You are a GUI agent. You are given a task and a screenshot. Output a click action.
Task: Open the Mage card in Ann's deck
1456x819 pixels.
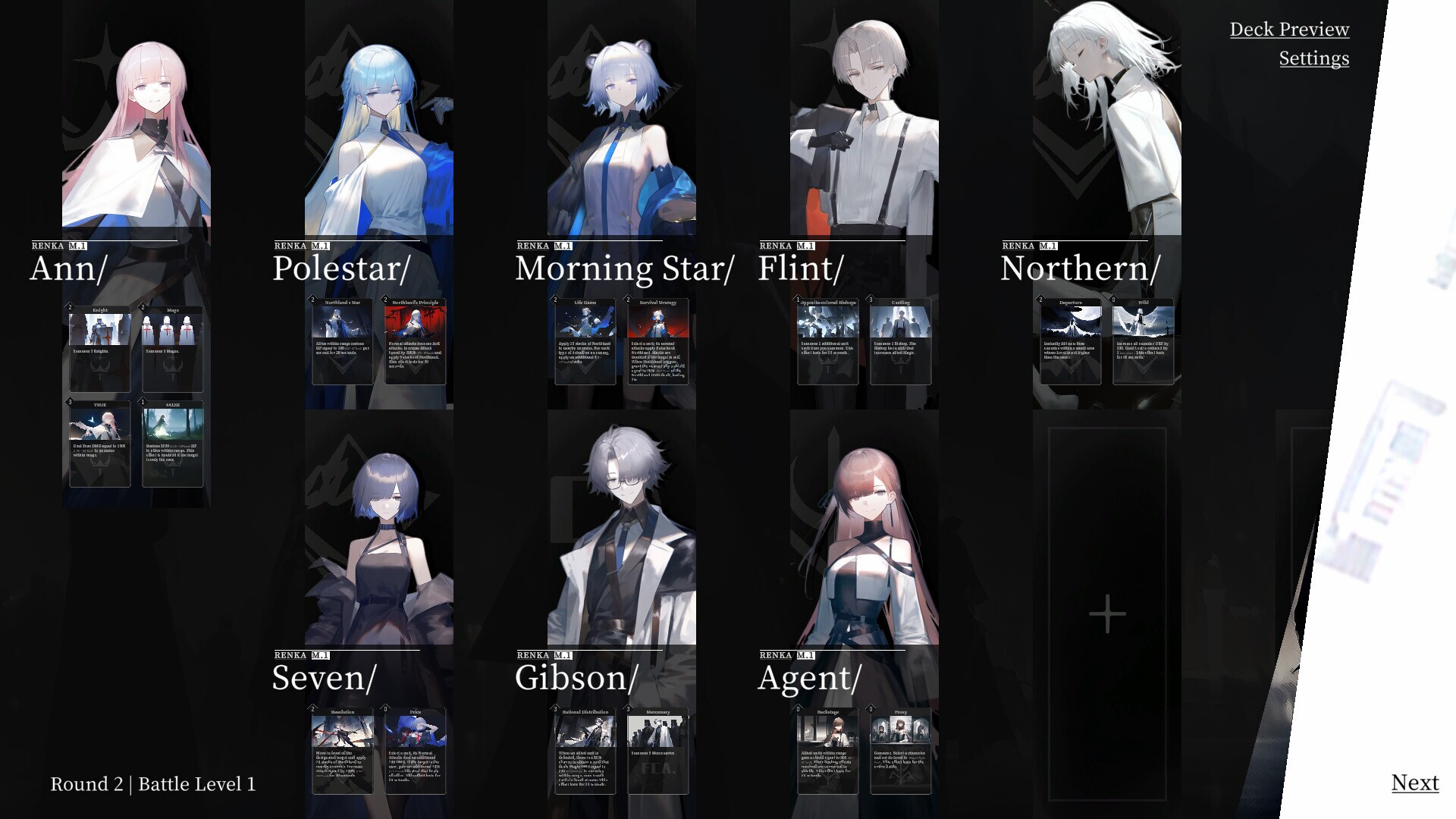pos(172,347)
